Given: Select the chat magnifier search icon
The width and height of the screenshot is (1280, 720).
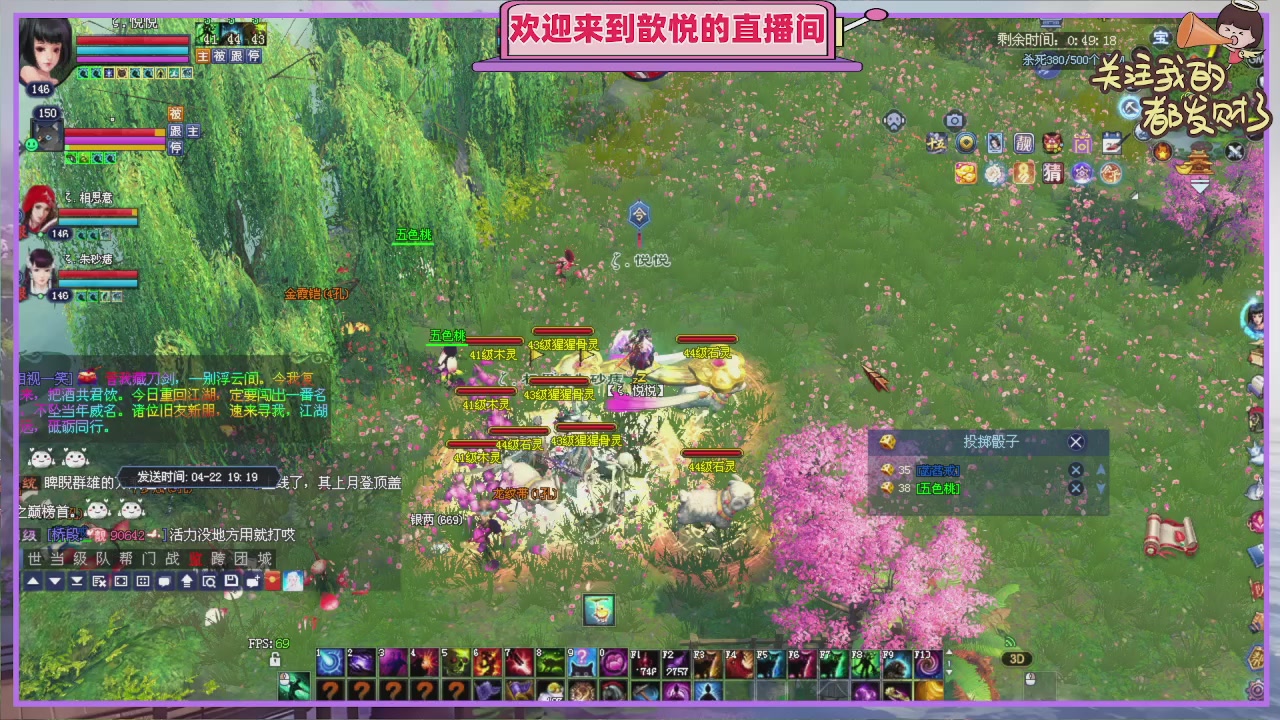Looking at the screenshot, I should point(210,581).
